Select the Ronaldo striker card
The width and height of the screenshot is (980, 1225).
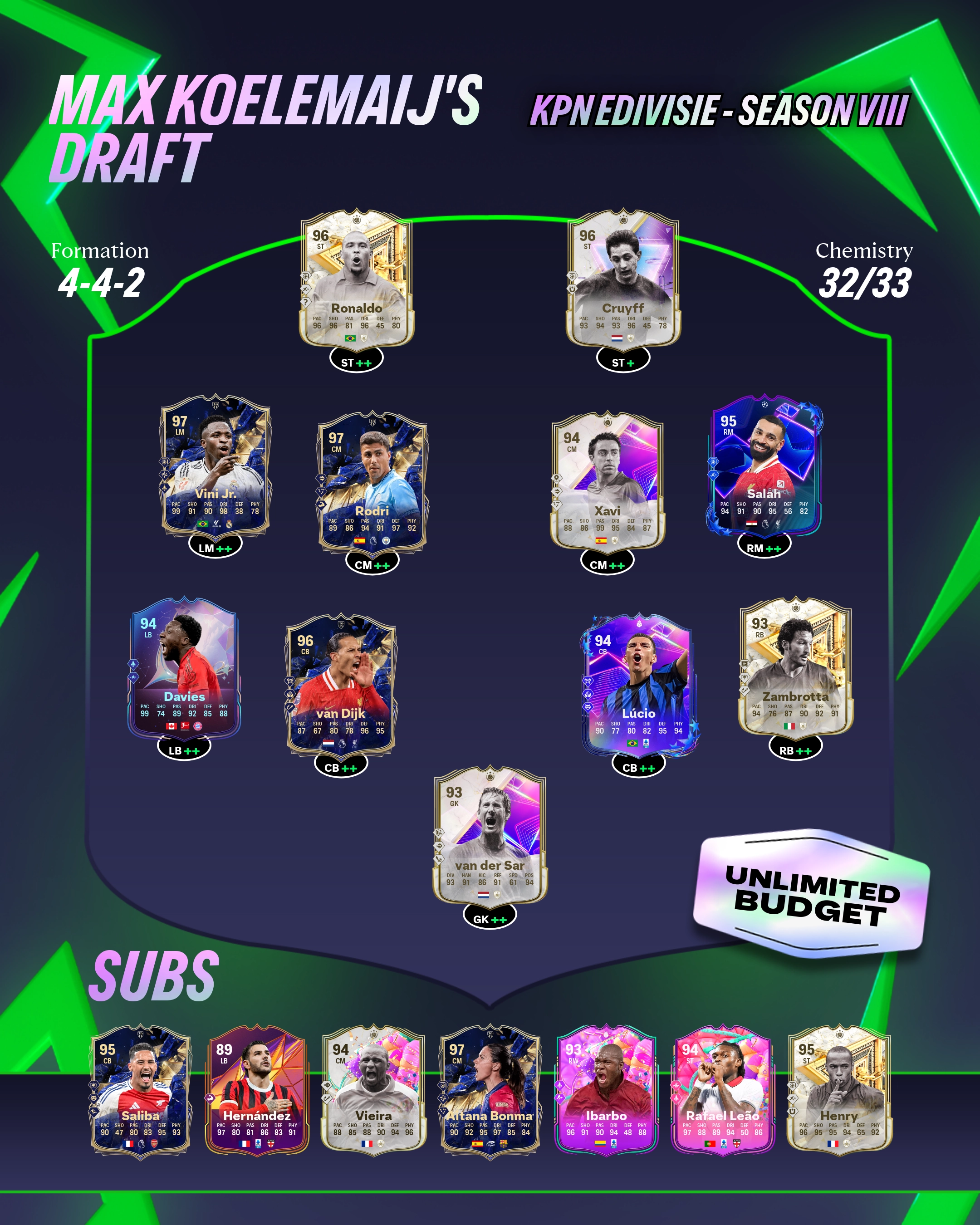point(356,279)
